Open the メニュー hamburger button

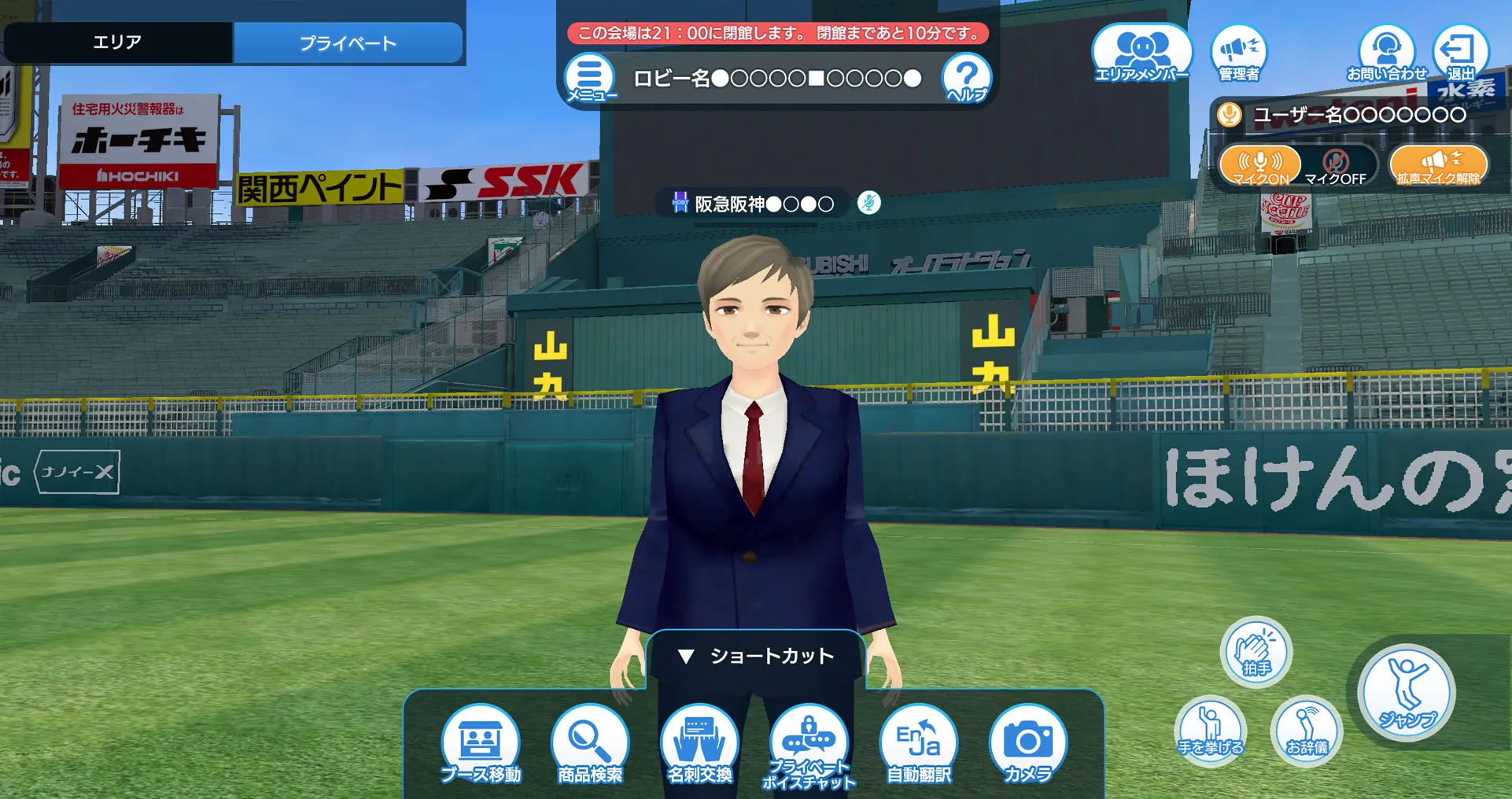[590, 78]
